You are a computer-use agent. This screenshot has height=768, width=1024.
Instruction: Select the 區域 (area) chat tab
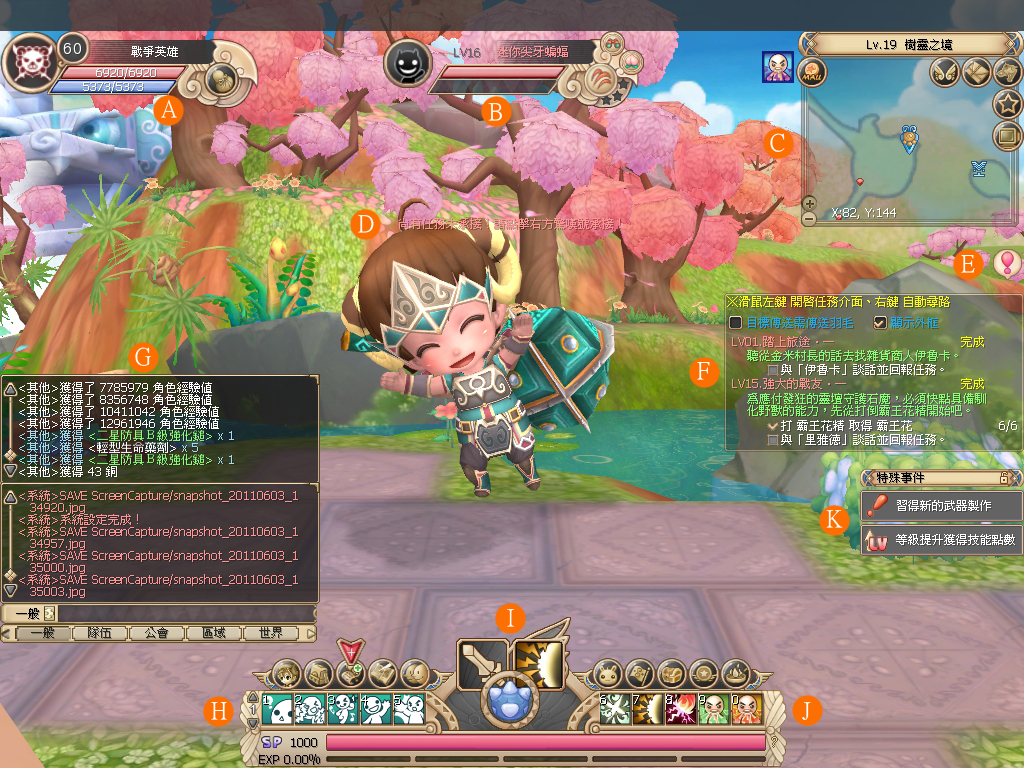tap(214, 633)
